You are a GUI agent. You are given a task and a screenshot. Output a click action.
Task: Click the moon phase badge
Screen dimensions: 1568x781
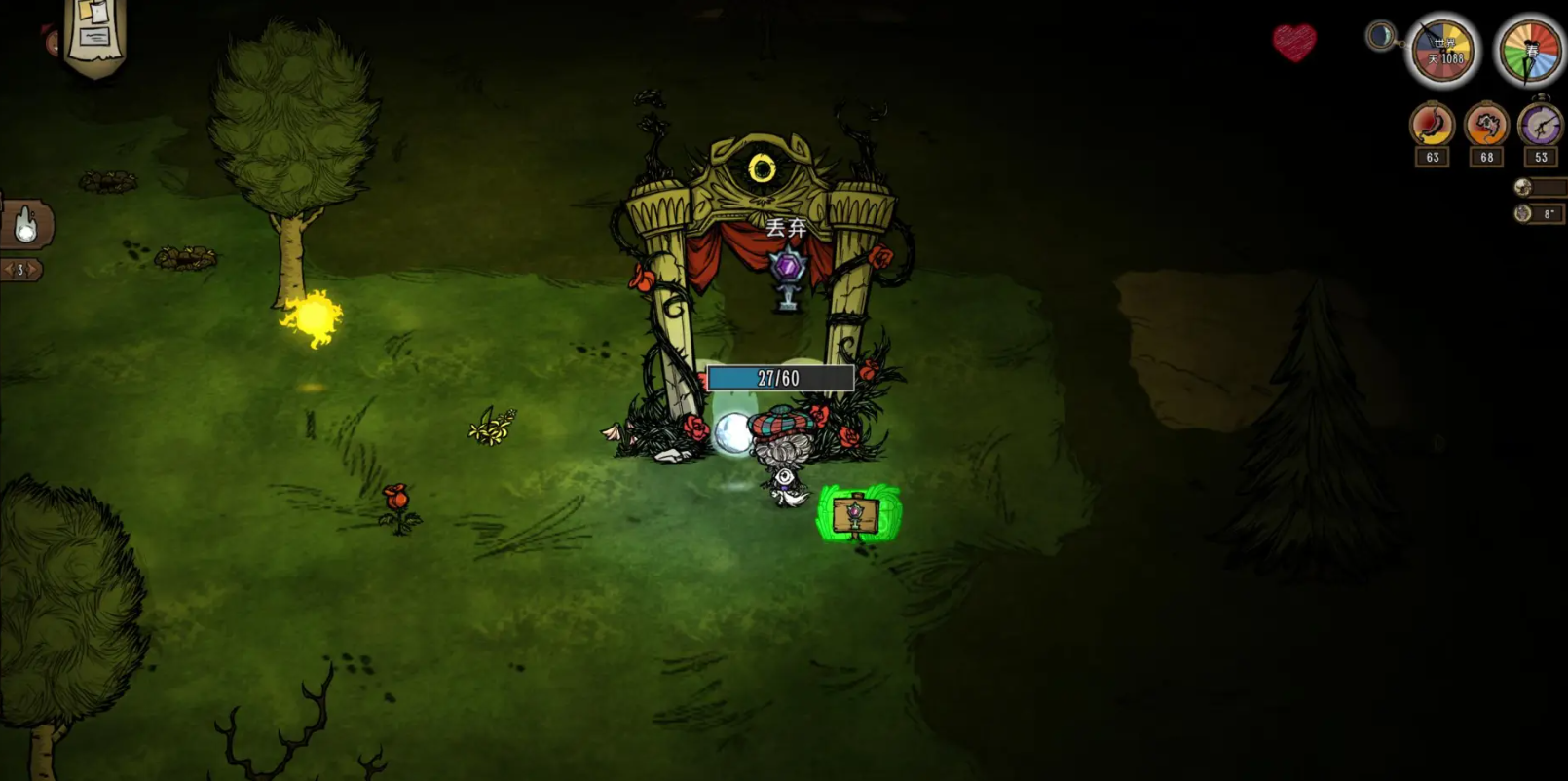pos(1380,37)
